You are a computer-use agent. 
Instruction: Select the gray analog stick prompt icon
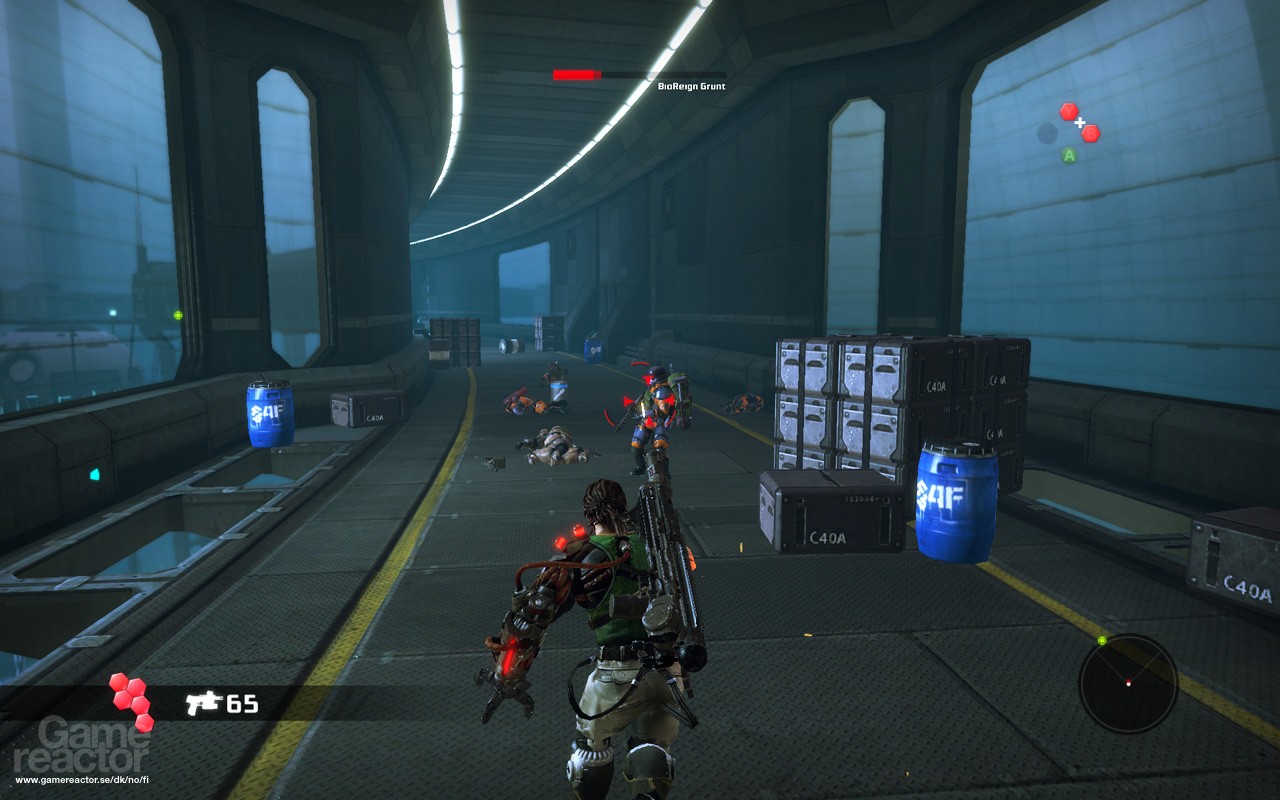pos(1047,132)
